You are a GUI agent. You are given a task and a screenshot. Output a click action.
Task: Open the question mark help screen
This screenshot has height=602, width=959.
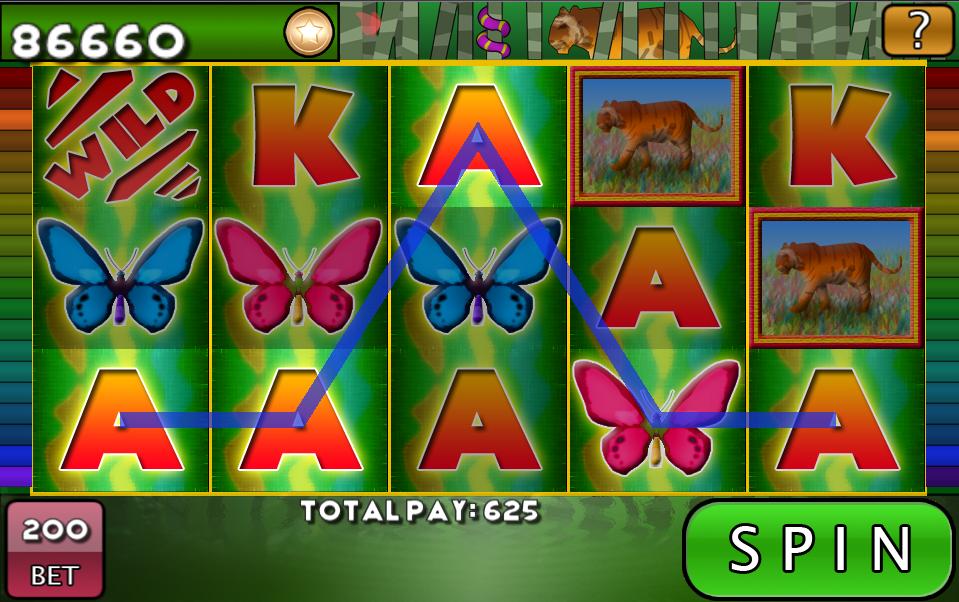tap(917, 30)
